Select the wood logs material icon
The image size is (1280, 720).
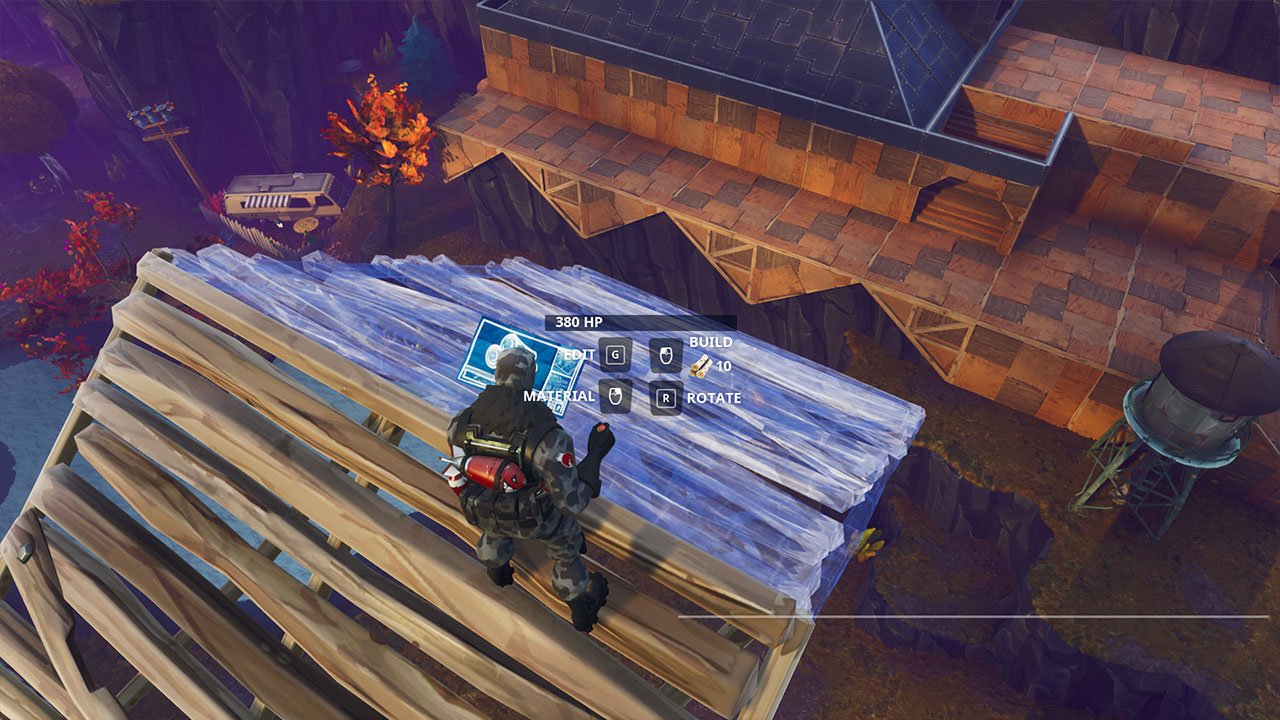(x=702, y=366)
